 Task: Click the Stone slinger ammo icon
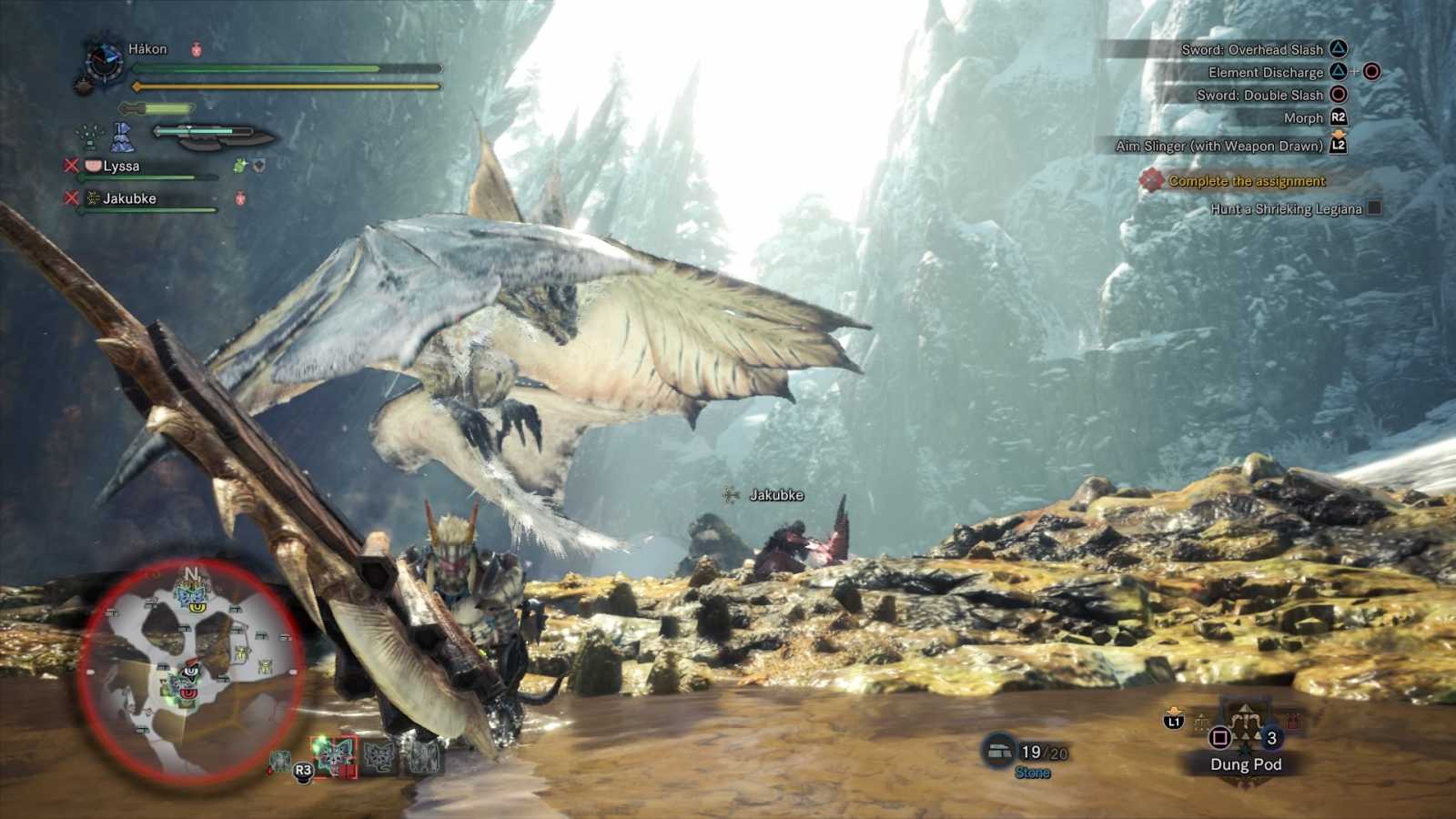pos(999,751)
